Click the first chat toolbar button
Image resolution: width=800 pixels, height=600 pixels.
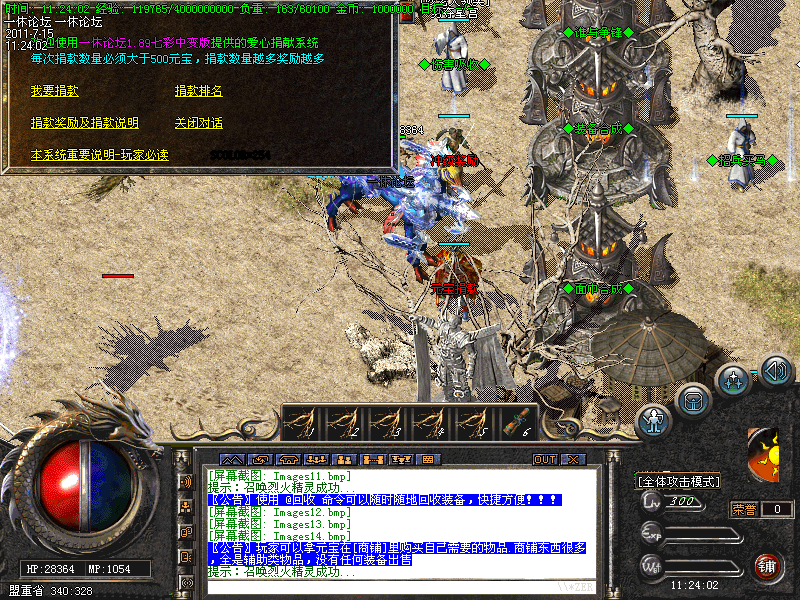click(x=234, y=459)
